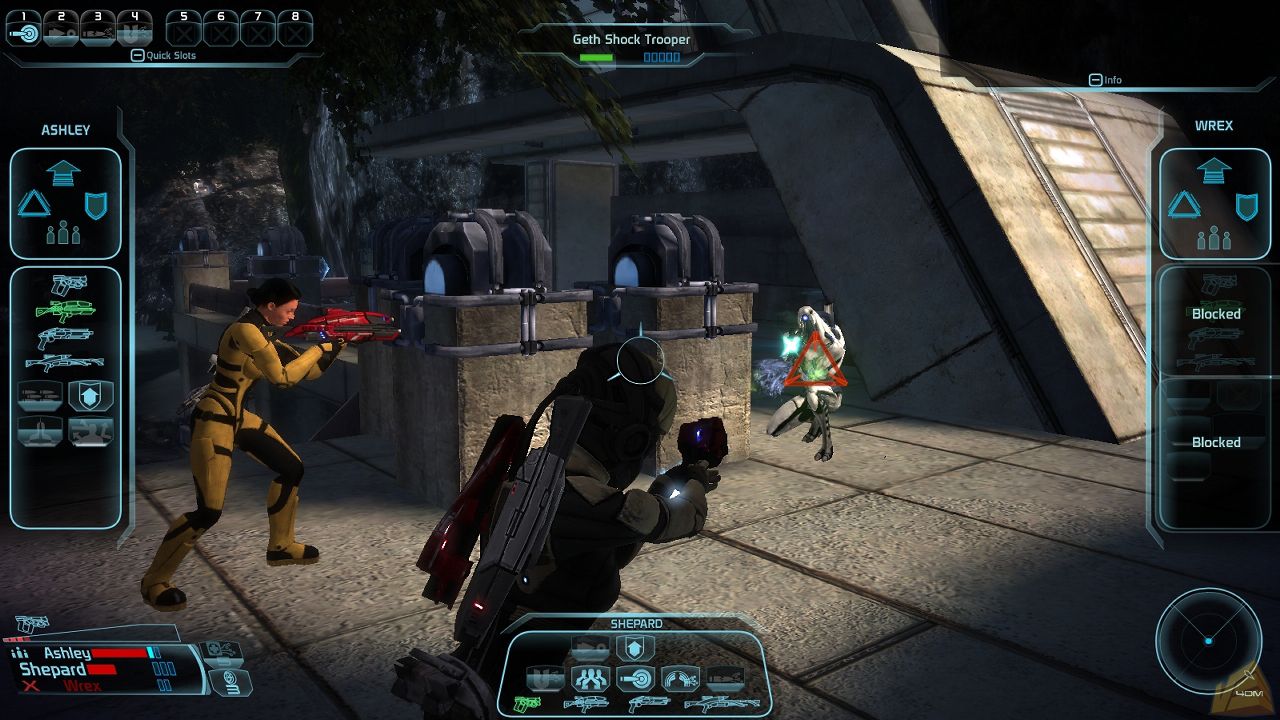Order Wrex to move with arrow command
Image resolution: width=1280 pixels, height=720 pixels.
1214,172
